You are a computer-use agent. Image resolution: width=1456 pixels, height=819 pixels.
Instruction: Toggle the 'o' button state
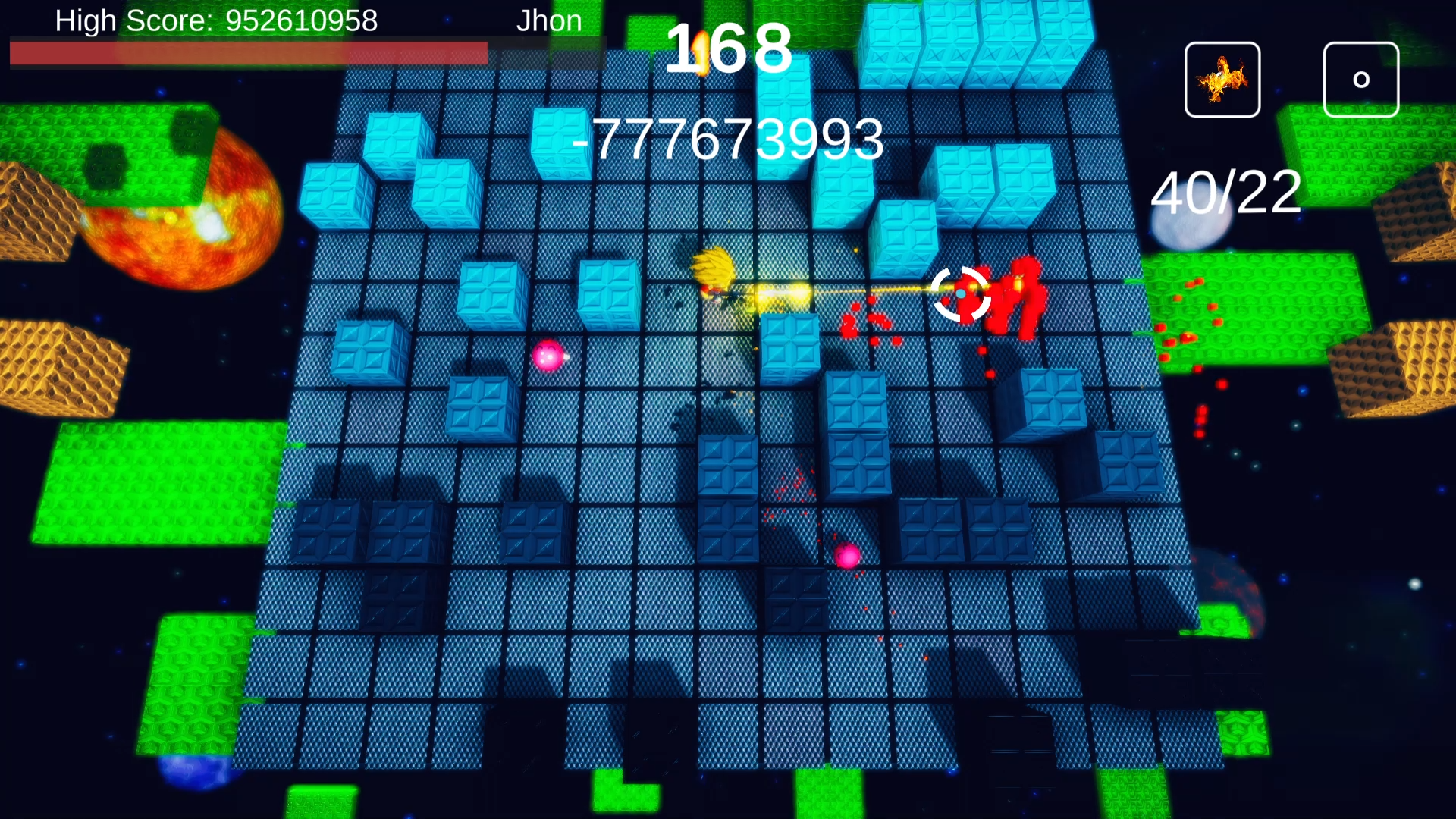tap(1360, 78)
